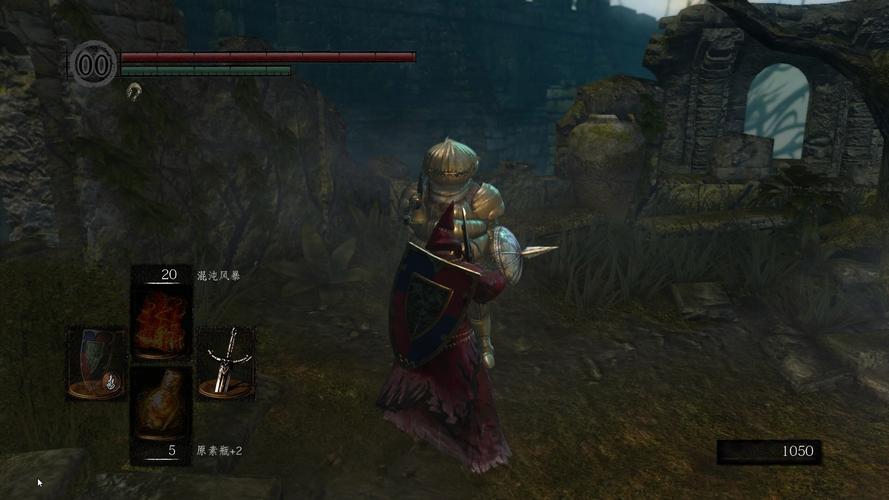The image size is (889, 500).
Task: Click the left-hand crest shield slot
Action: (x=96, y=362)
